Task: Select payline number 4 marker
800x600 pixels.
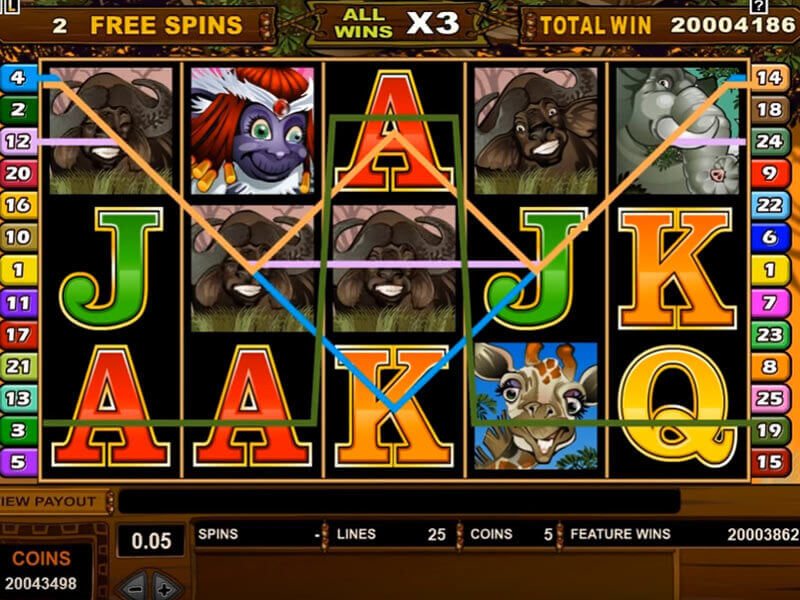Action: (18, 77)
